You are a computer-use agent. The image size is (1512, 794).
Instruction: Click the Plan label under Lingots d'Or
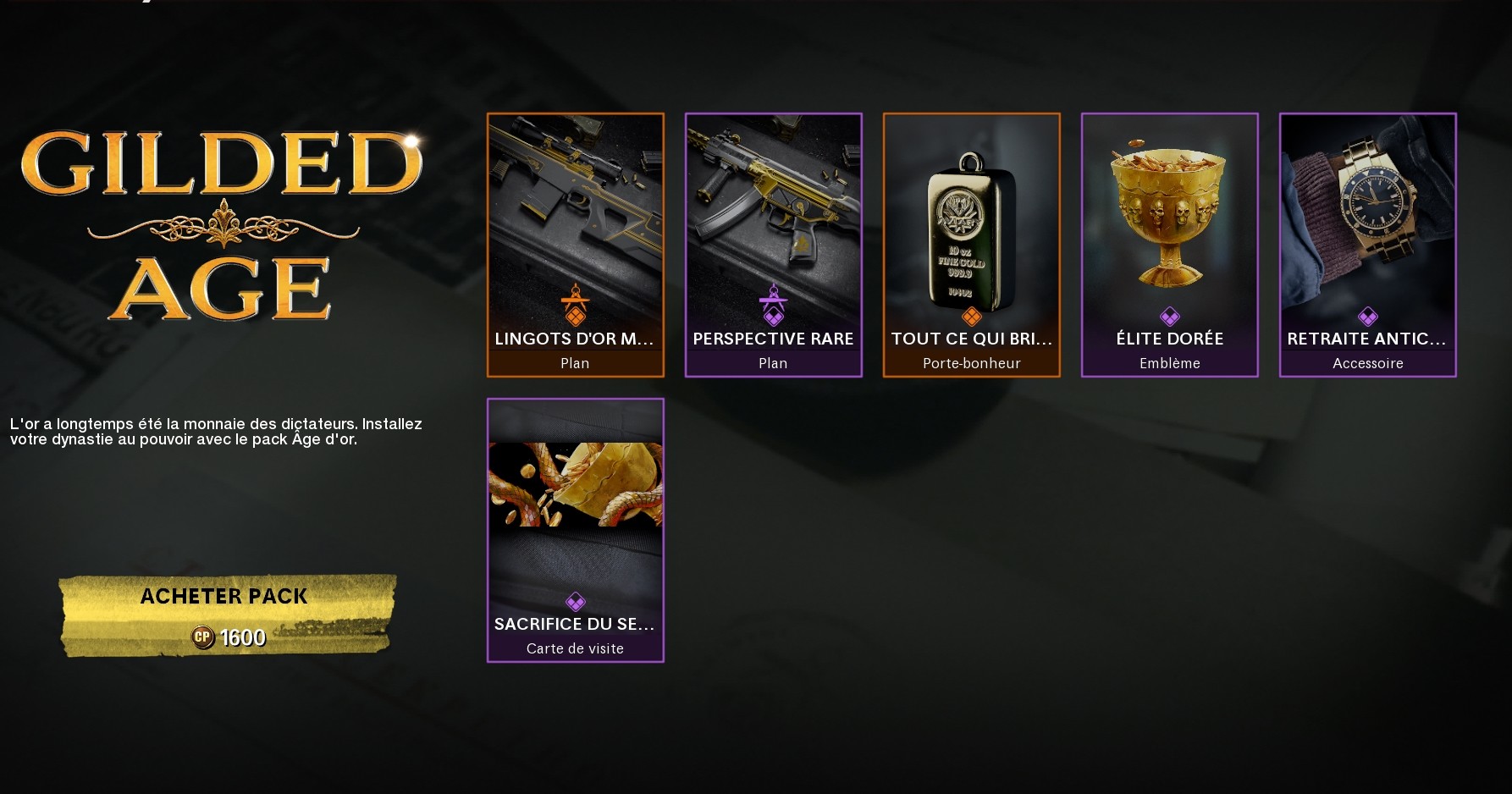(x=576, y=362)
